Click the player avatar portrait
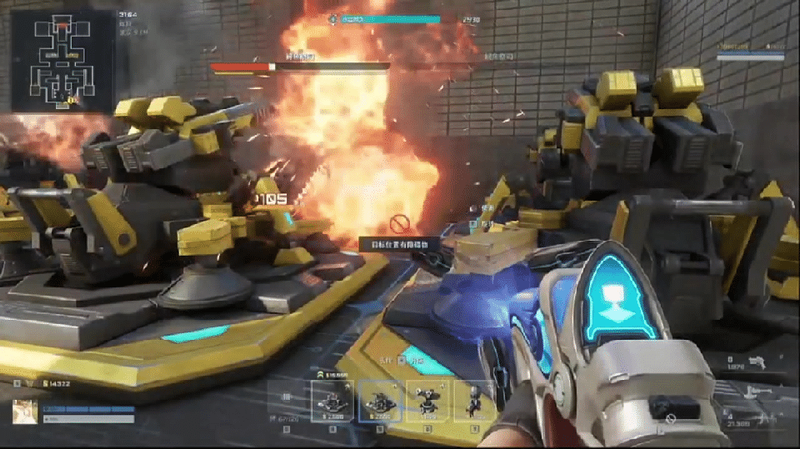The width and height of the screenshot is (800, 449). coord(25,410)
